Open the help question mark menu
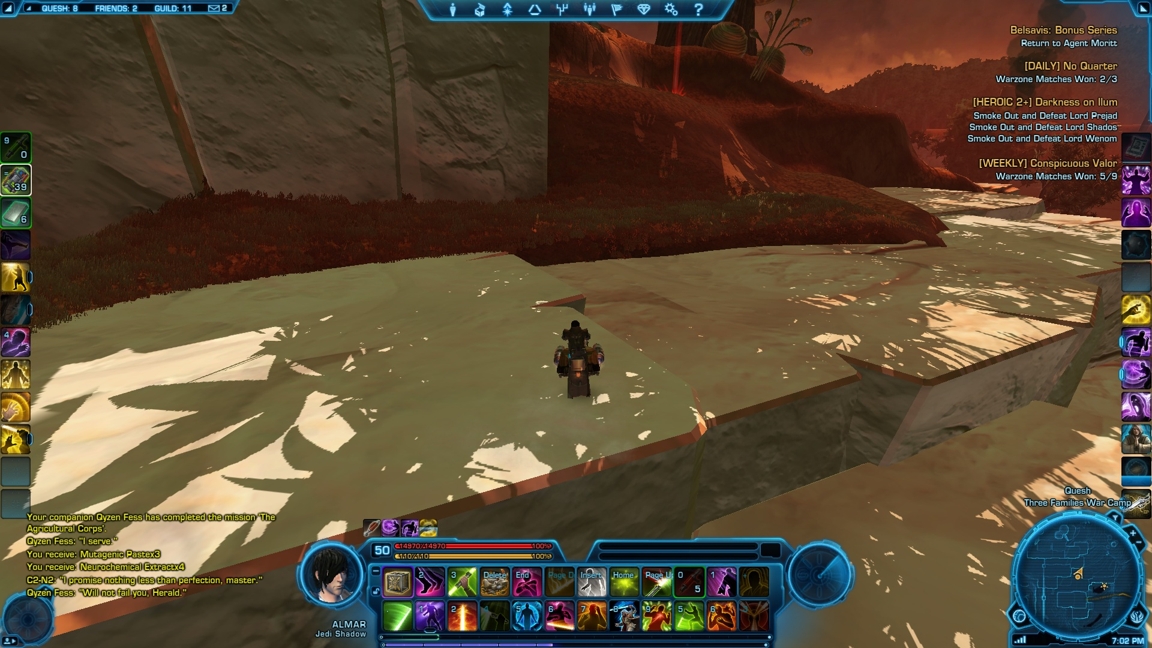Screen dimensions: 1152x648 point(698,10)
